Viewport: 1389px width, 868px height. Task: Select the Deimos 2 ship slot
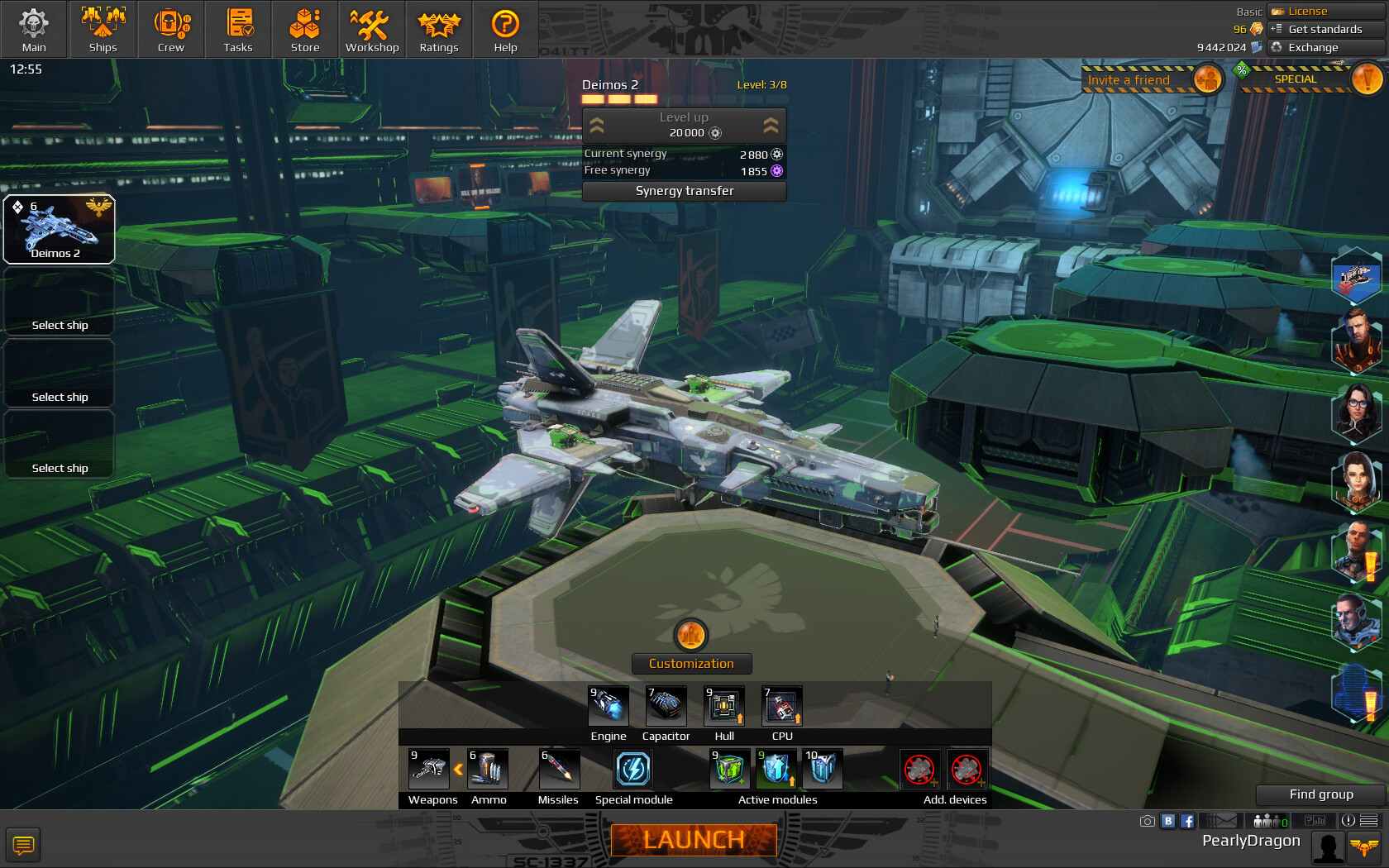(60, 230)
